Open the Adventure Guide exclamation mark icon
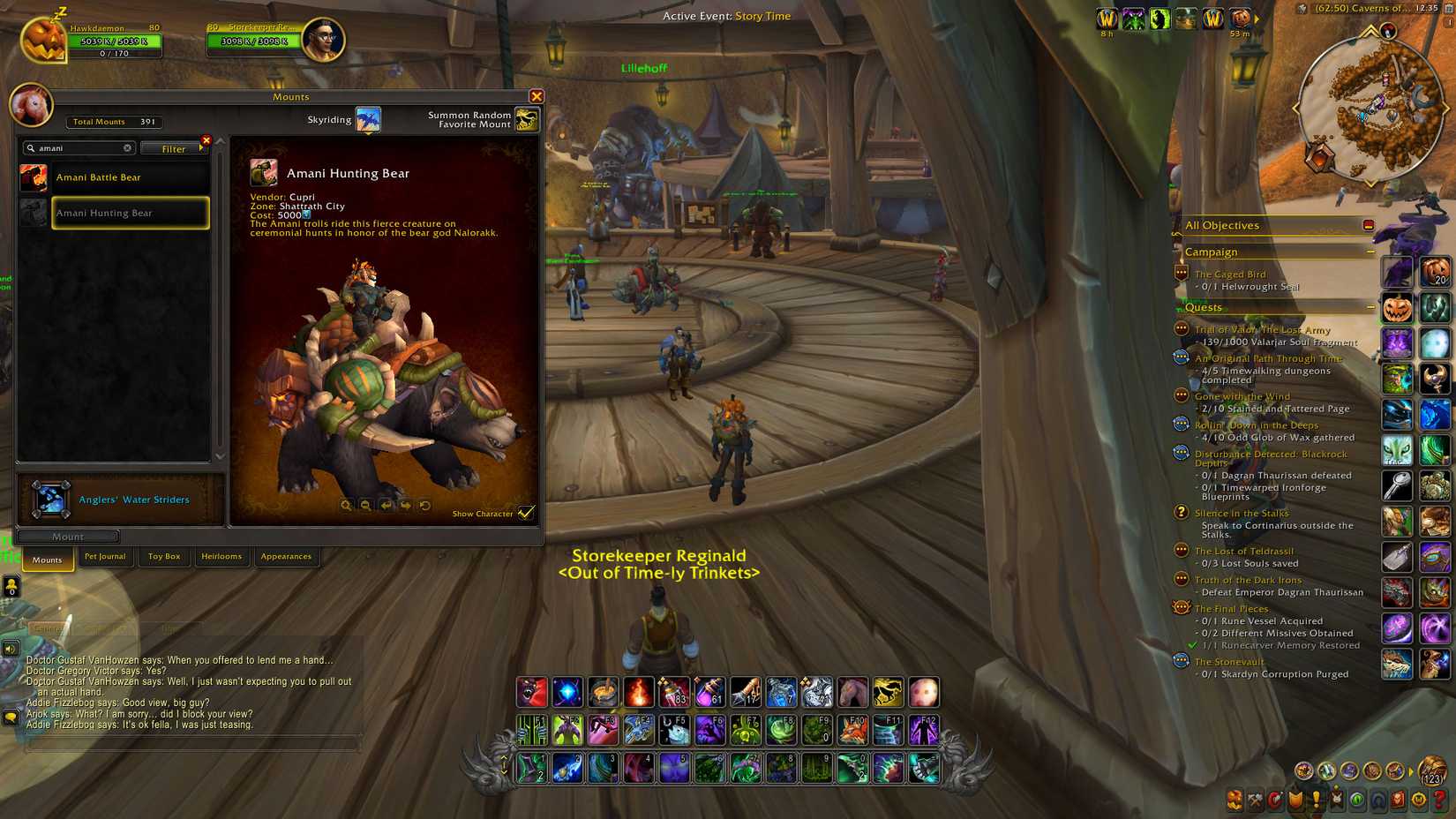Screen dimensions: 1456x819 point(1317,801)
